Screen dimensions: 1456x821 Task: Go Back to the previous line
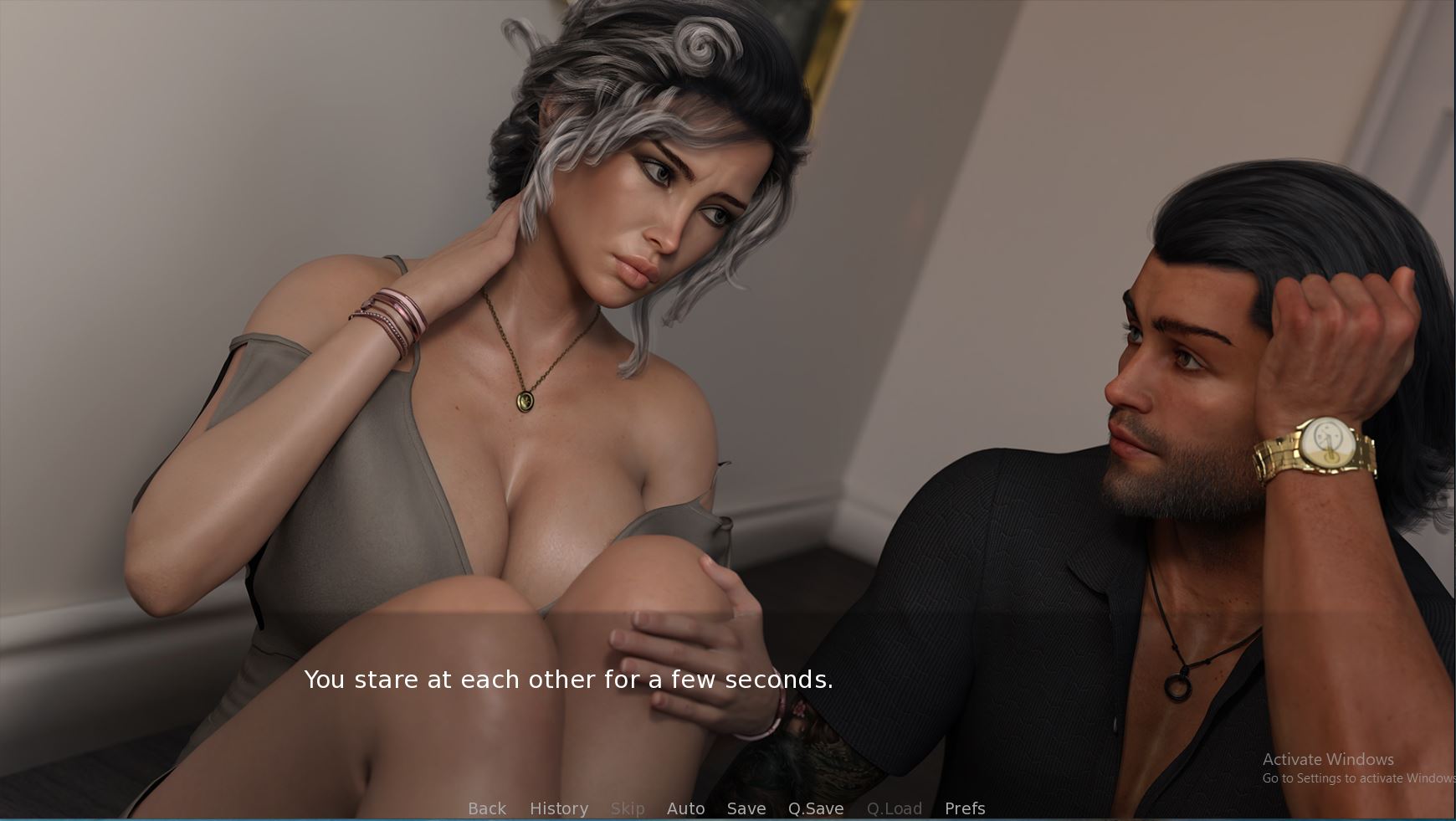pos(487,808)
